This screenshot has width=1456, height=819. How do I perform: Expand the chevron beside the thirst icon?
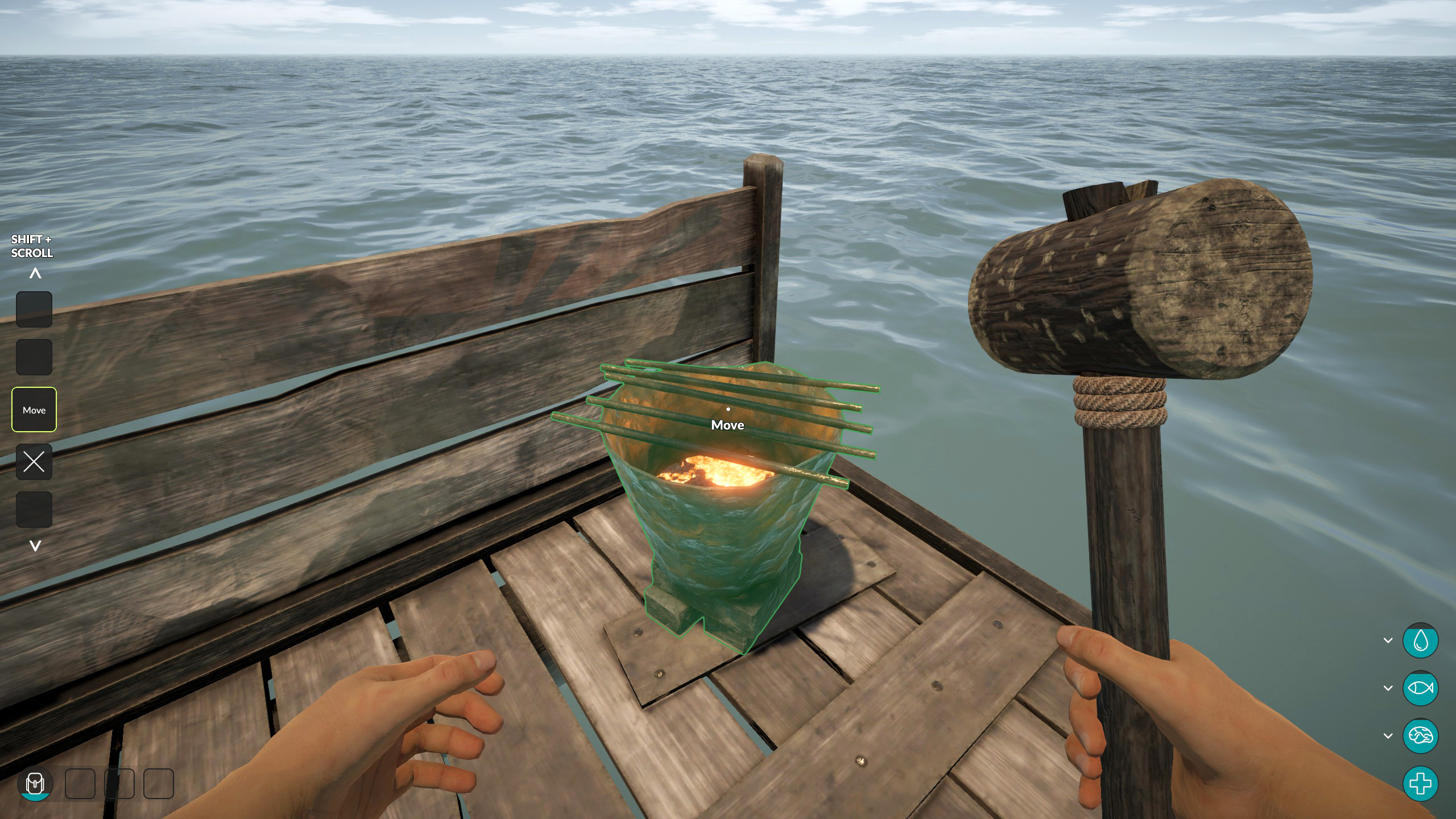pos(1388,640)
